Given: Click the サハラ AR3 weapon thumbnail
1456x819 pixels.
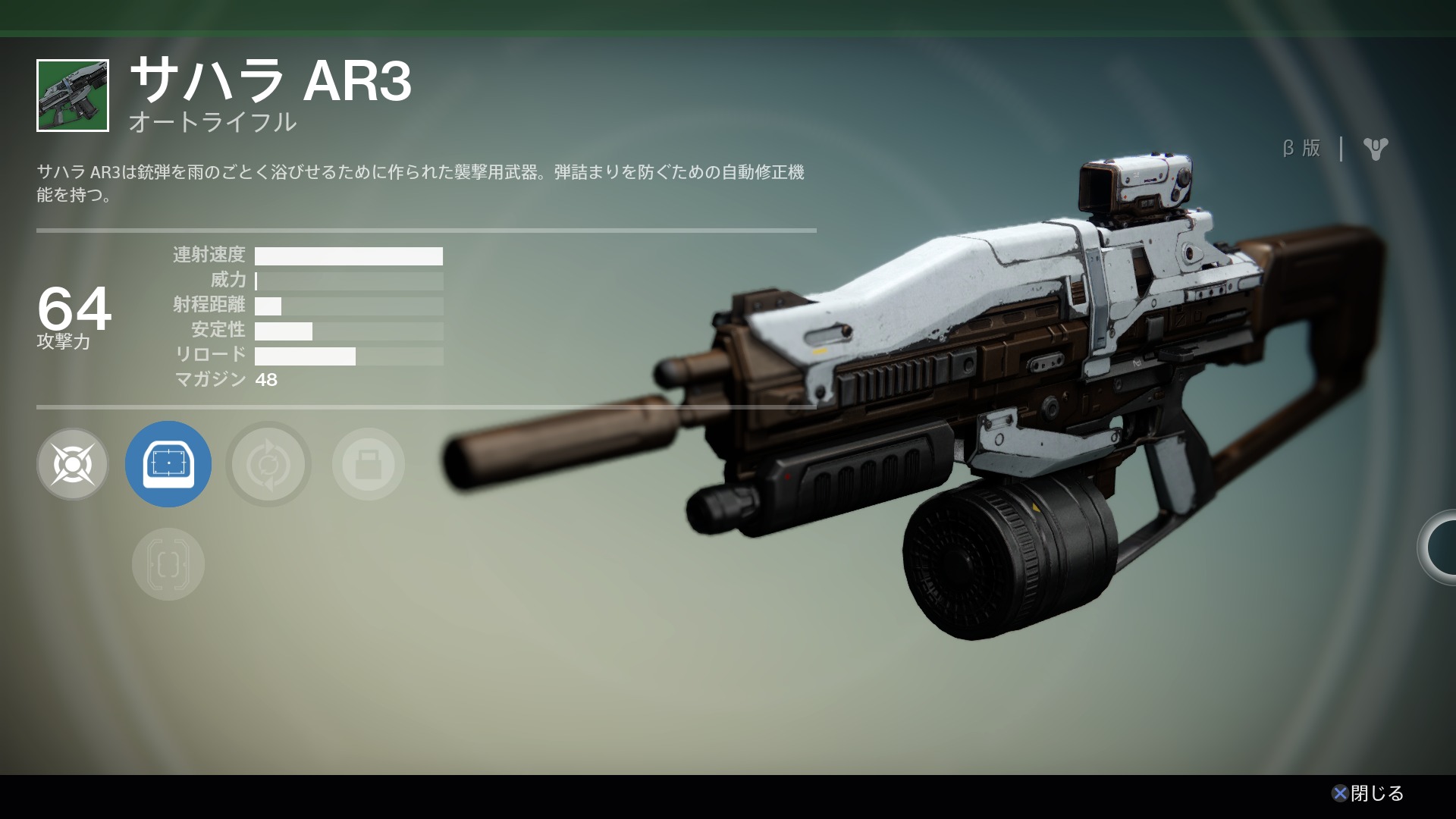Looking at the screenshot, I should coord(73,96).
